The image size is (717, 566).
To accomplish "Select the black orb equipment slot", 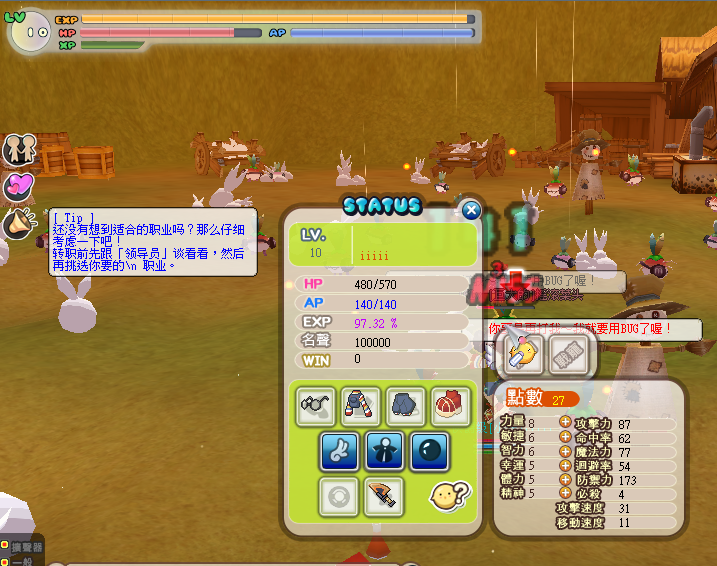I will 429,451.
